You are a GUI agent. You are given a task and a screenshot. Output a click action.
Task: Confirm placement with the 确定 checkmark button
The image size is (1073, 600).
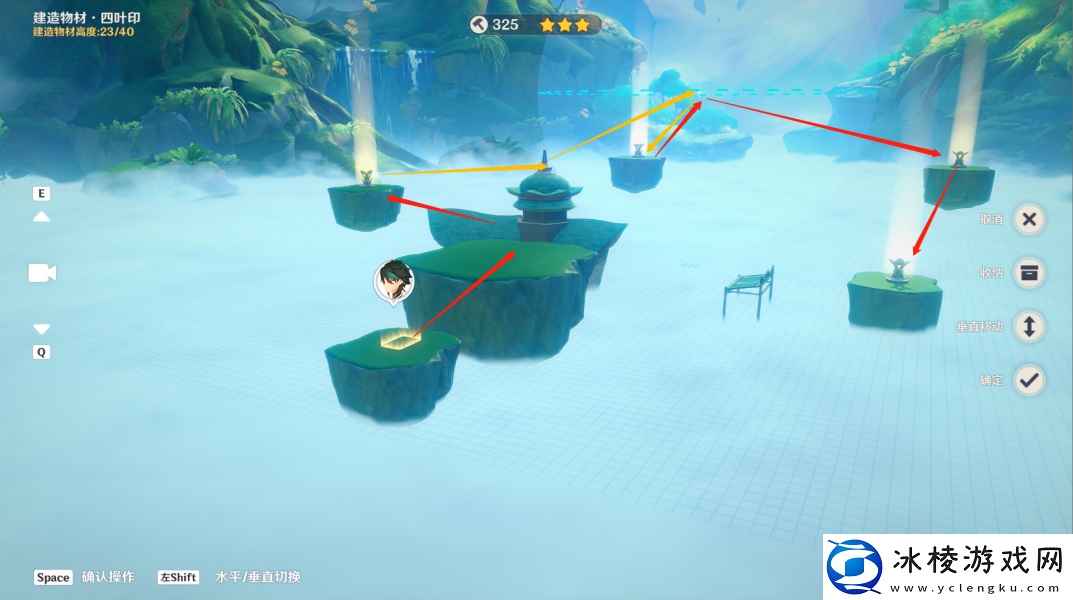[1029, 380]
